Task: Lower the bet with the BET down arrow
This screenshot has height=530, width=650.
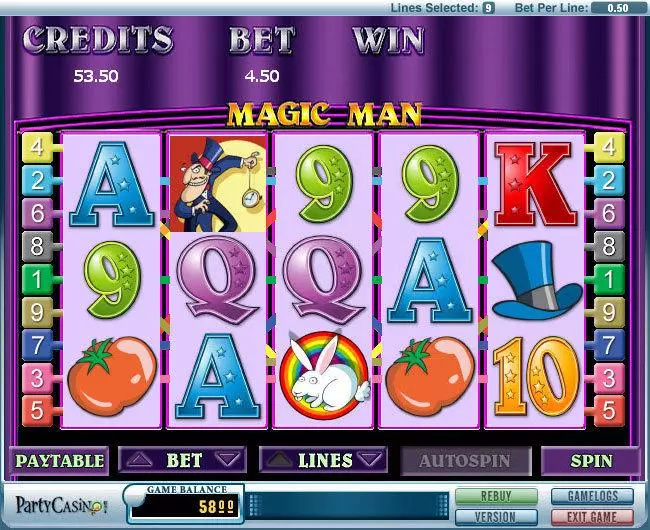Action: click(x=228, y=461)
